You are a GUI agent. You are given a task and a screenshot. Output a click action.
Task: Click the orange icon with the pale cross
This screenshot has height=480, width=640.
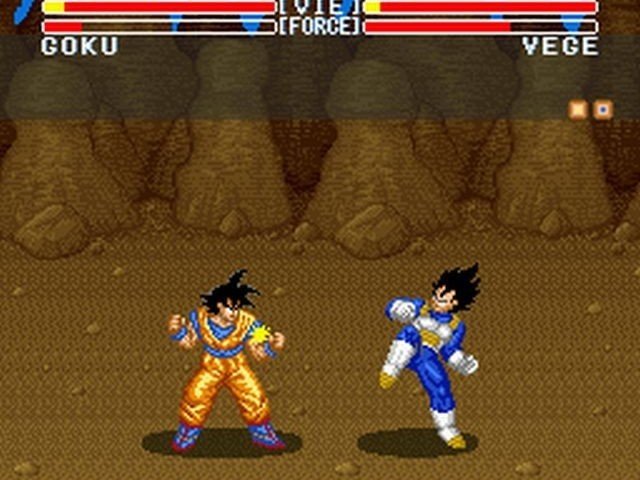pyautogui.click(x=578, y=109)
